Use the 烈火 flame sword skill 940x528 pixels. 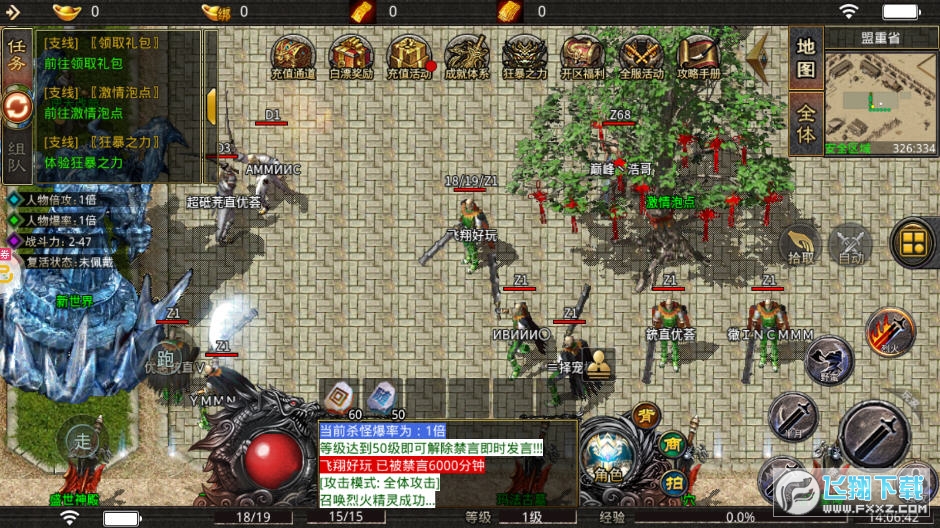[889, 331]
